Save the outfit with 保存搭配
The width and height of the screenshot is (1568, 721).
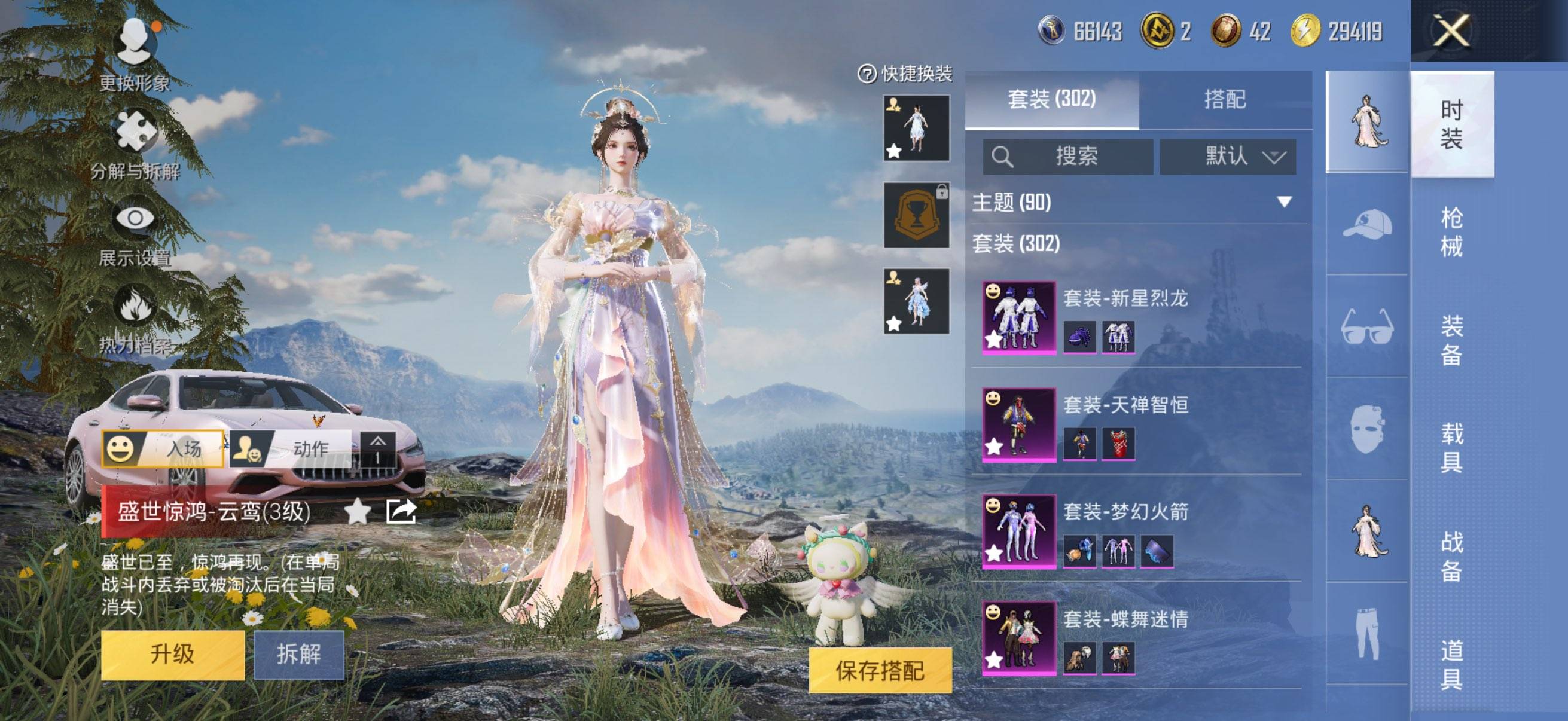(880, 671)
